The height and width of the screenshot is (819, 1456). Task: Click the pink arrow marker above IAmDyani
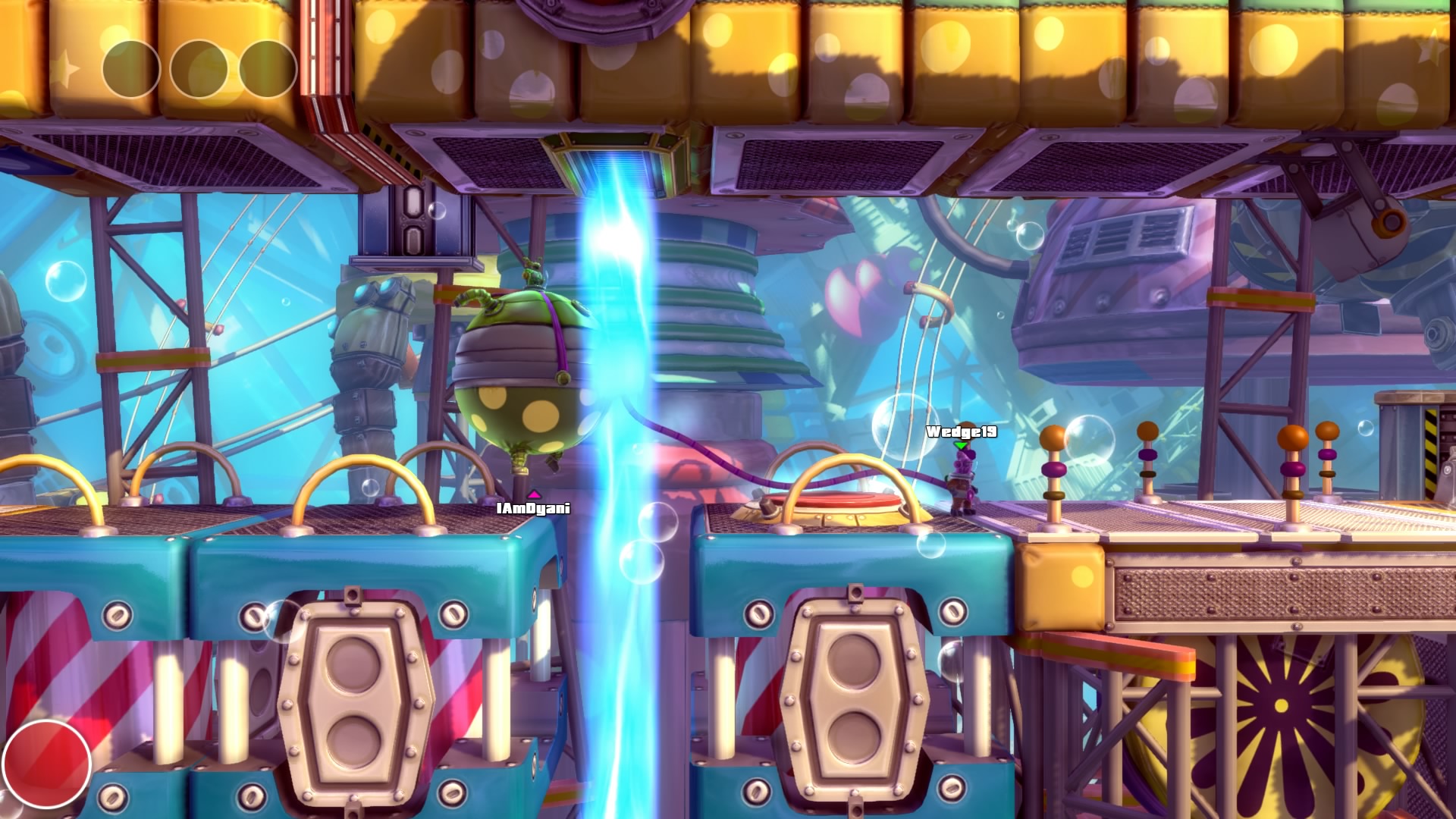pyautogui.click(x=535, y=493)
